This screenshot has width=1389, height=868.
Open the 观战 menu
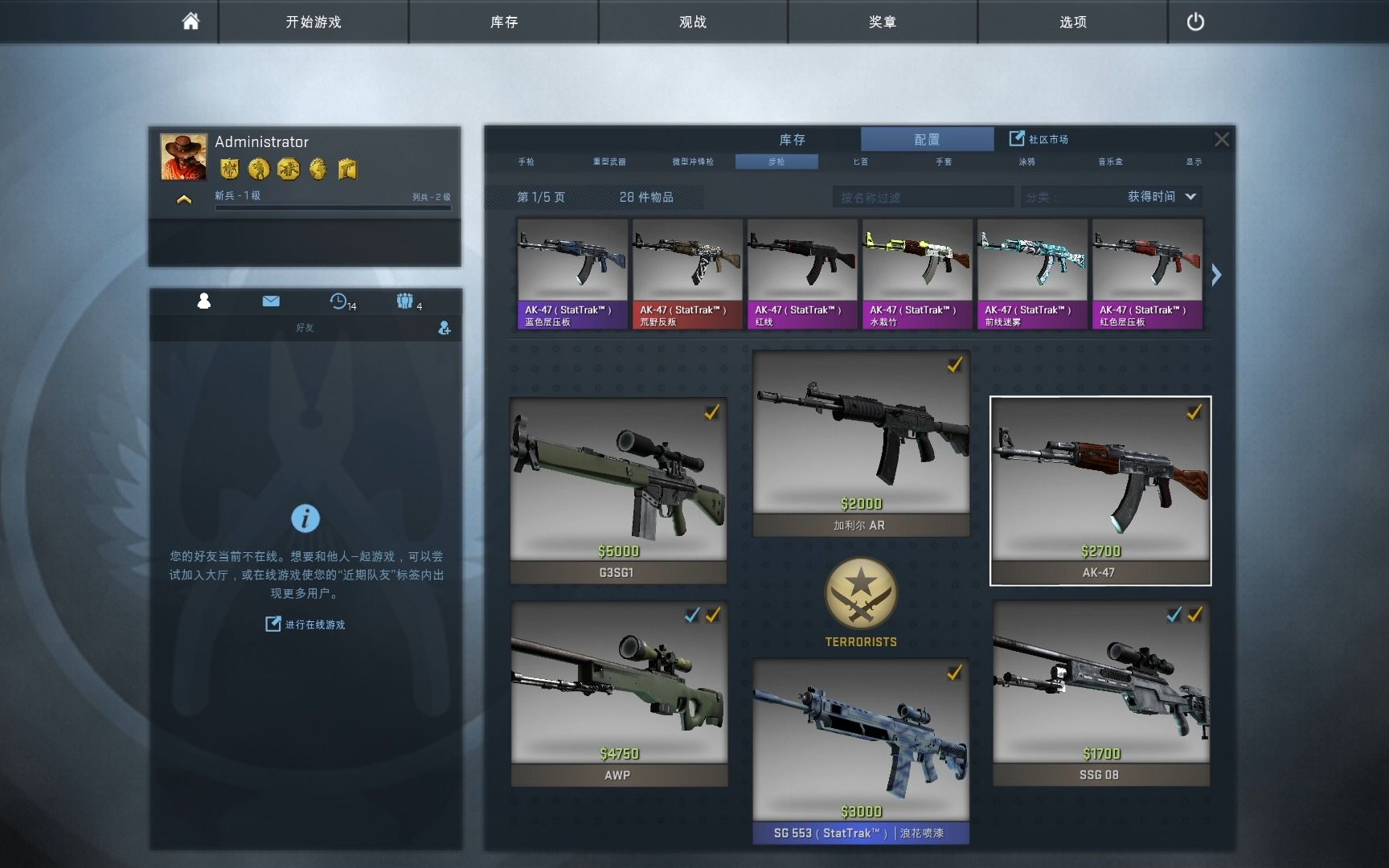693,22
